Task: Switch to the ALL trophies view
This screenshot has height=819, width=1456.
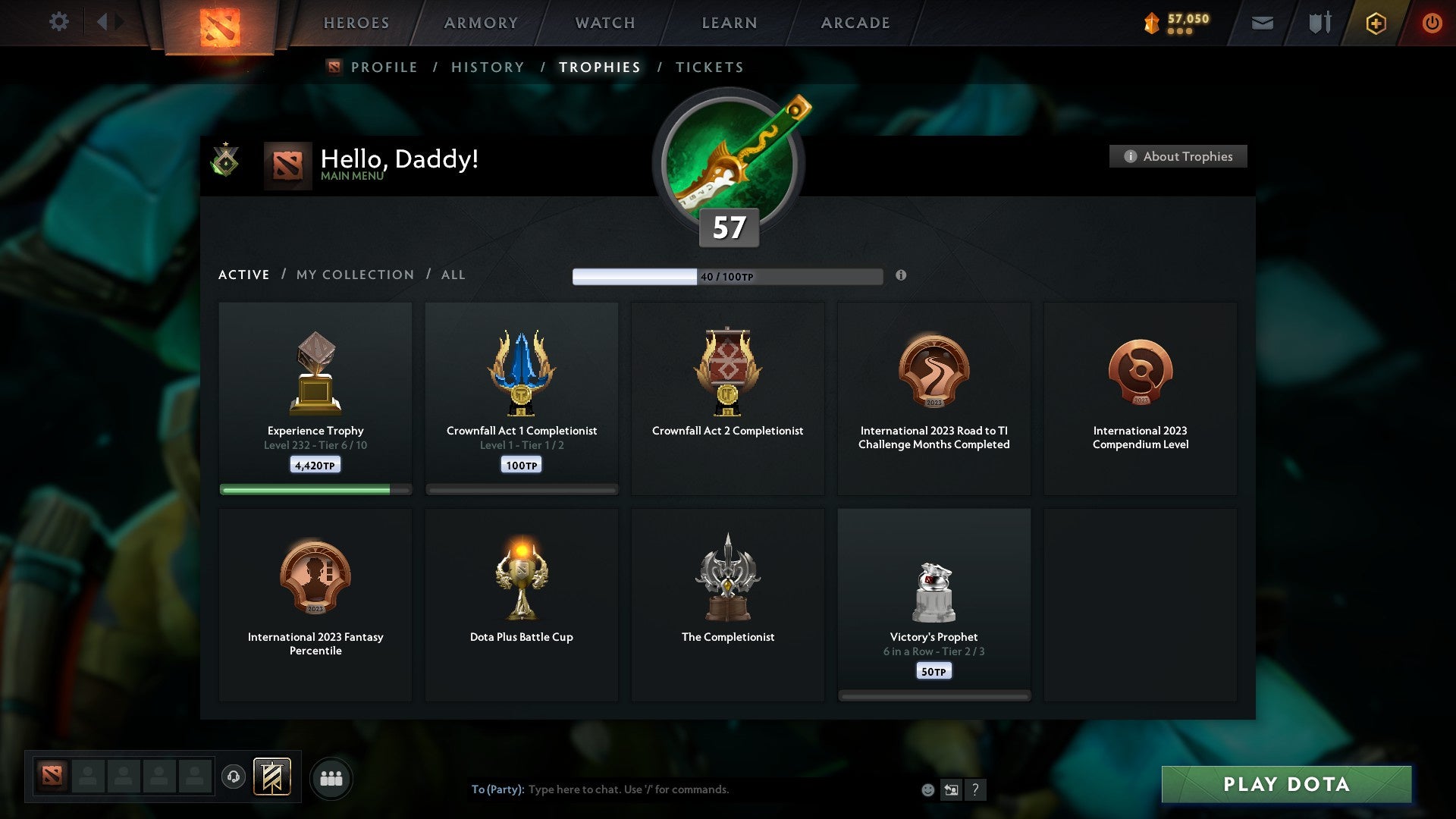Action: point(453,275)
